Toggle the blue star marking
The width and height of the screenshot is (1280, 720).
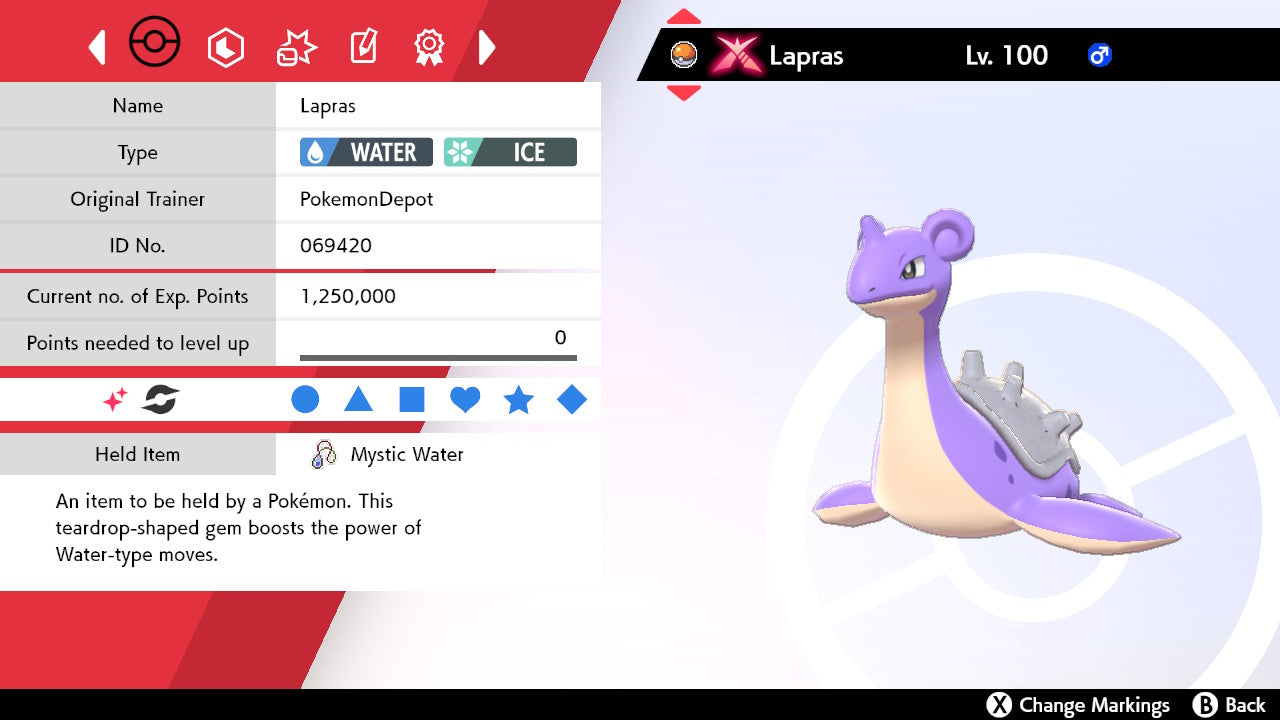pyautogui.click(x=518, y=400)
